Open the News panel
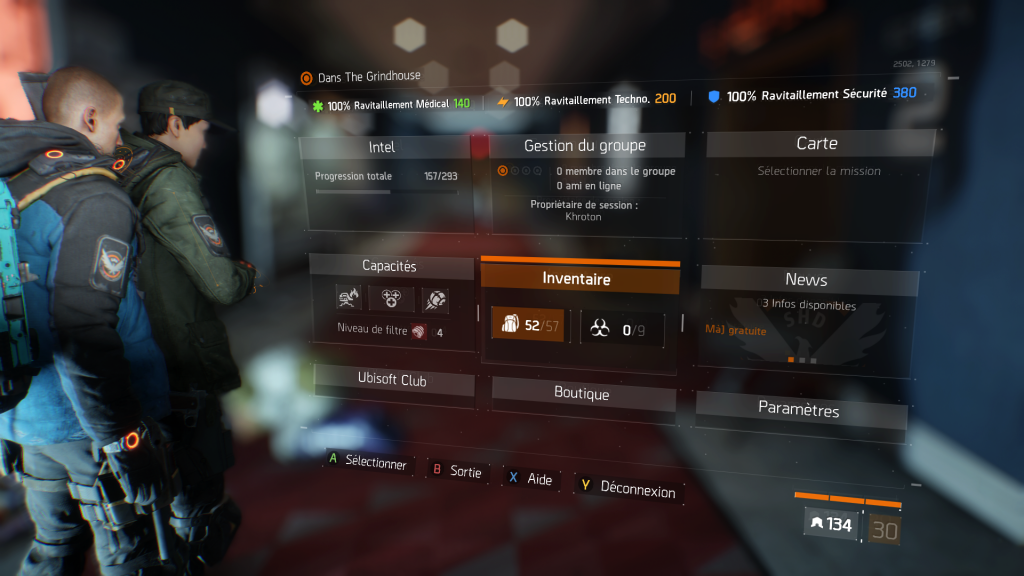 click(x=806, y=280)
